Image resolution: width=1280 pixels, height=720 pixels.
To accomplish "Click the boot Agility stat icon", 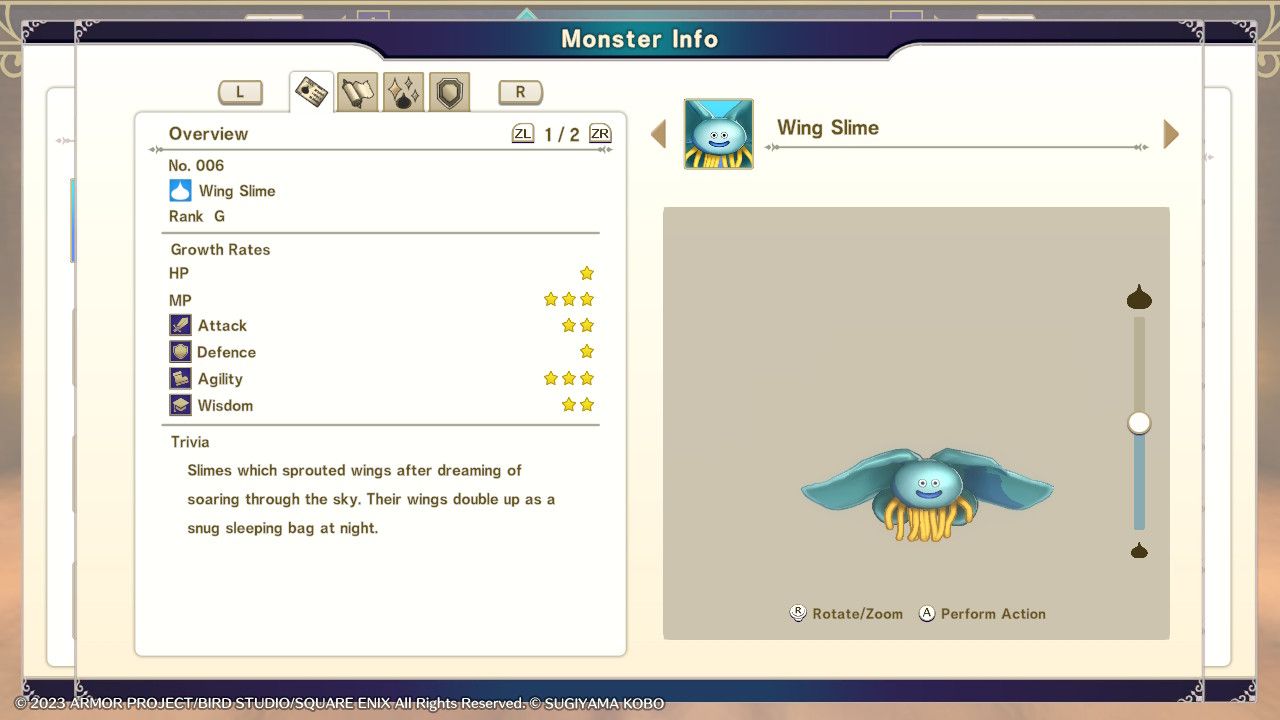I will 181,378.
